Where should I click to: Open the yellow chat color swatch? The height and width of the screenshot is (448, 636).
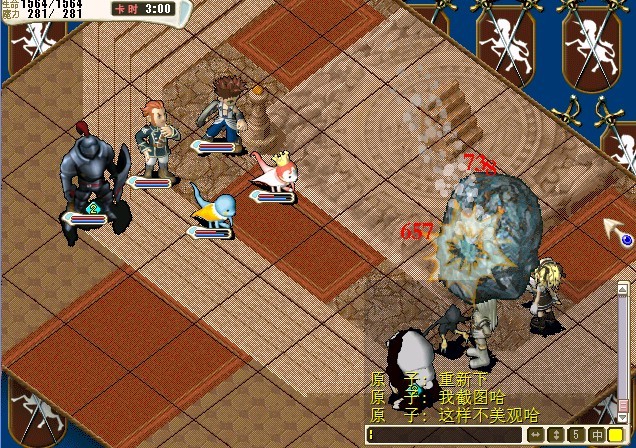pyautogui.click(x=615, y=435)
